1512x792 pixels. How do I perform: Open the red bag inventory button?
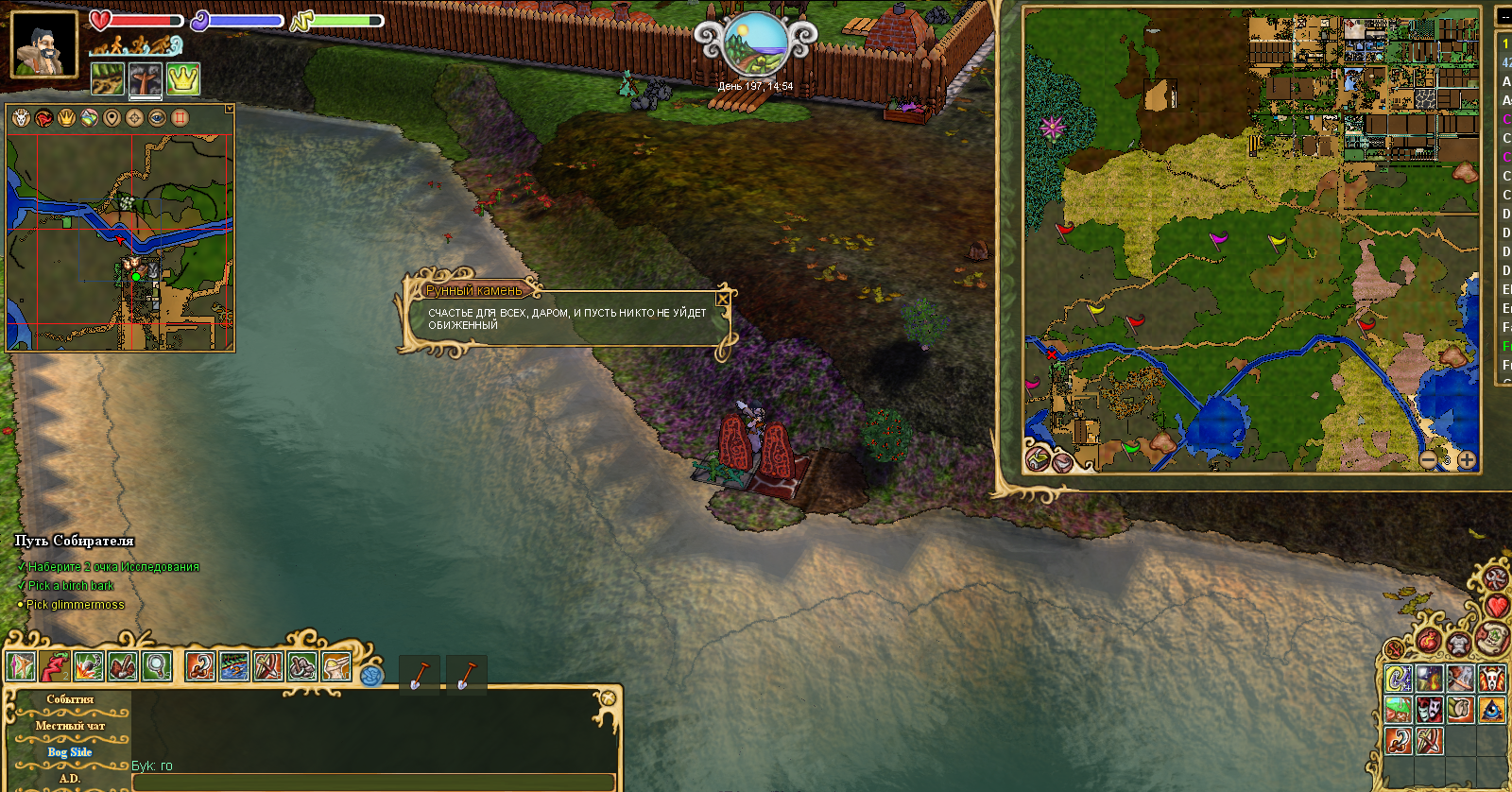pos(1429,643)
